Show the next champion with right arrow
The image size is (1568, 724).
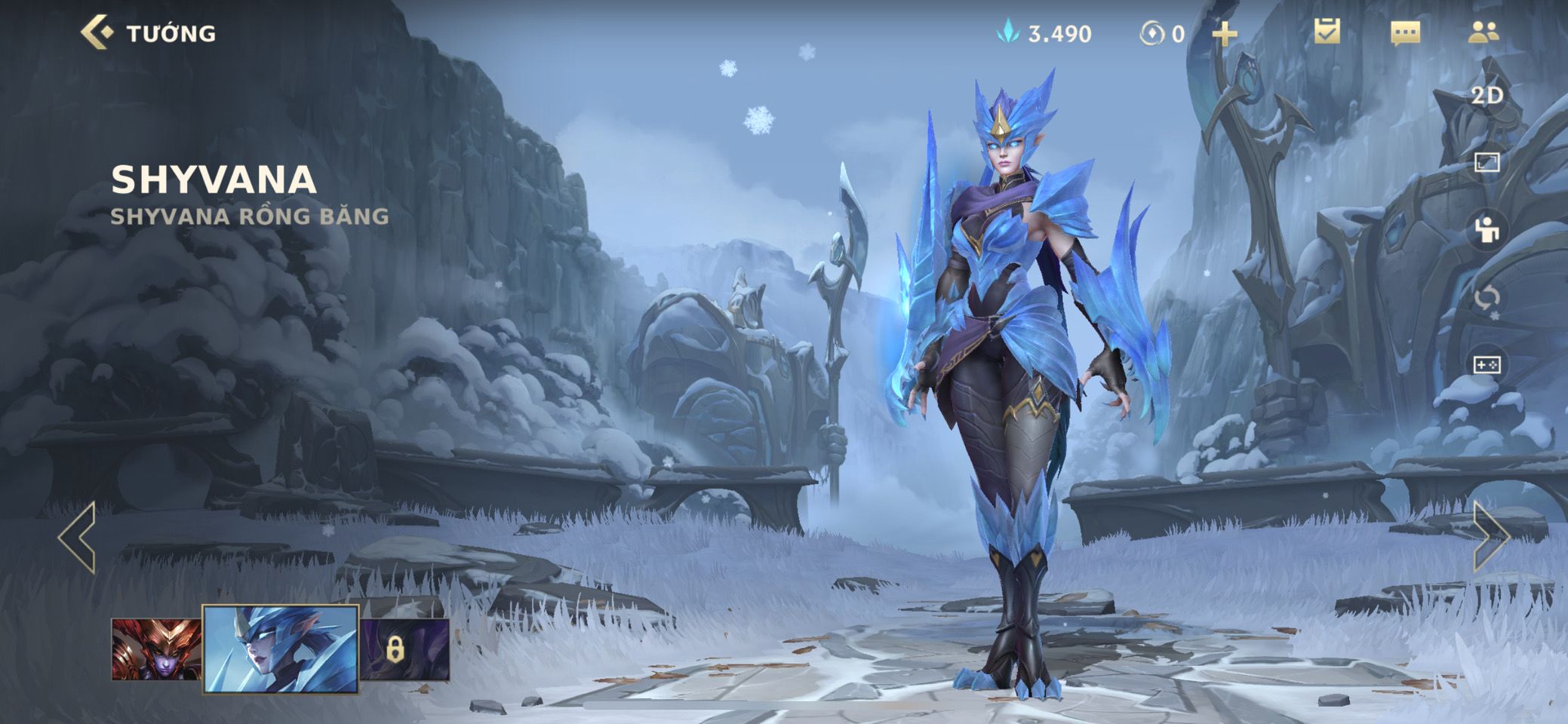(1490, 537)
